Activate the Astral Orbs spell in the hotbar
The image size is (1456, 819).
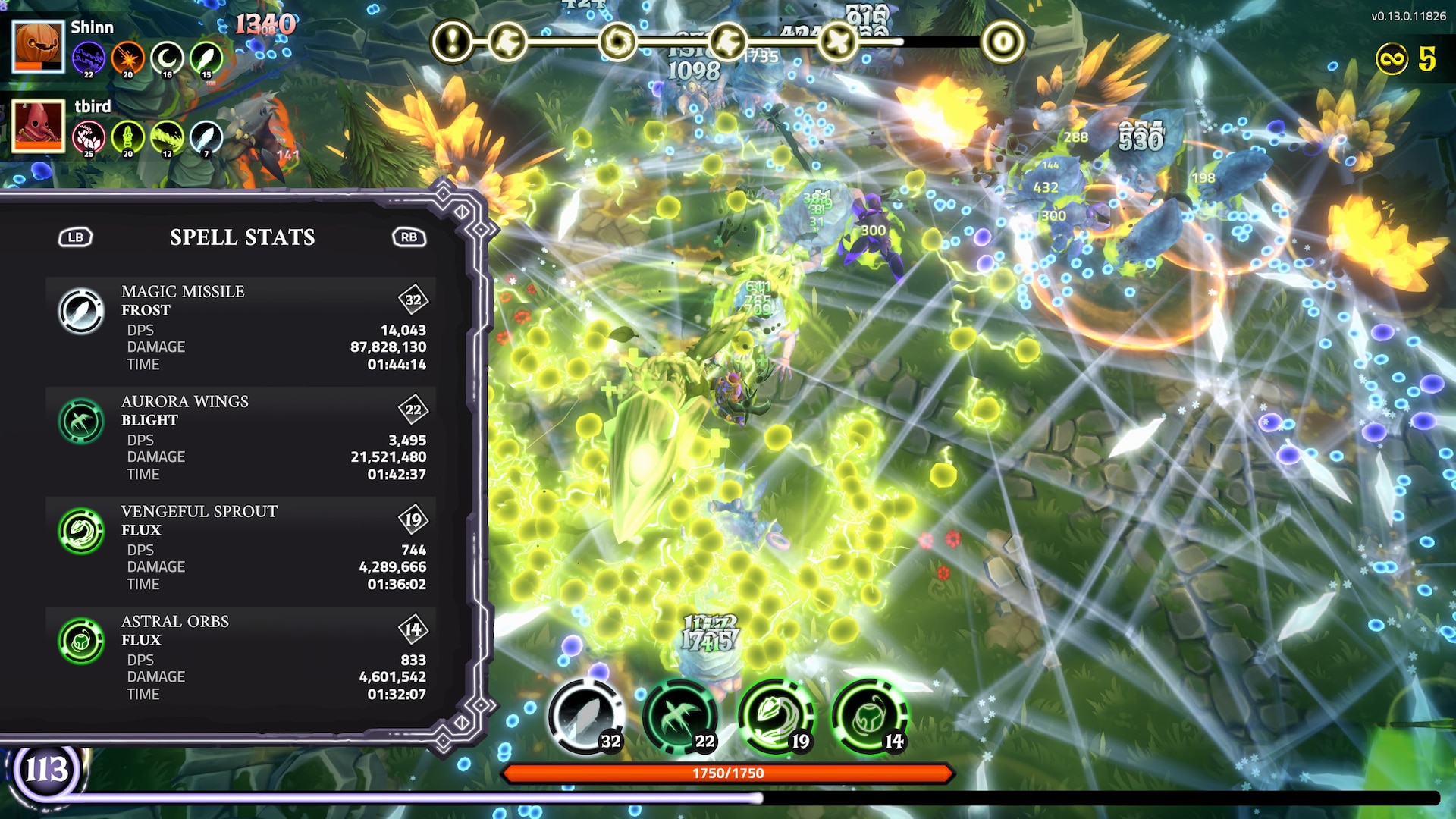tap(869, 717)
